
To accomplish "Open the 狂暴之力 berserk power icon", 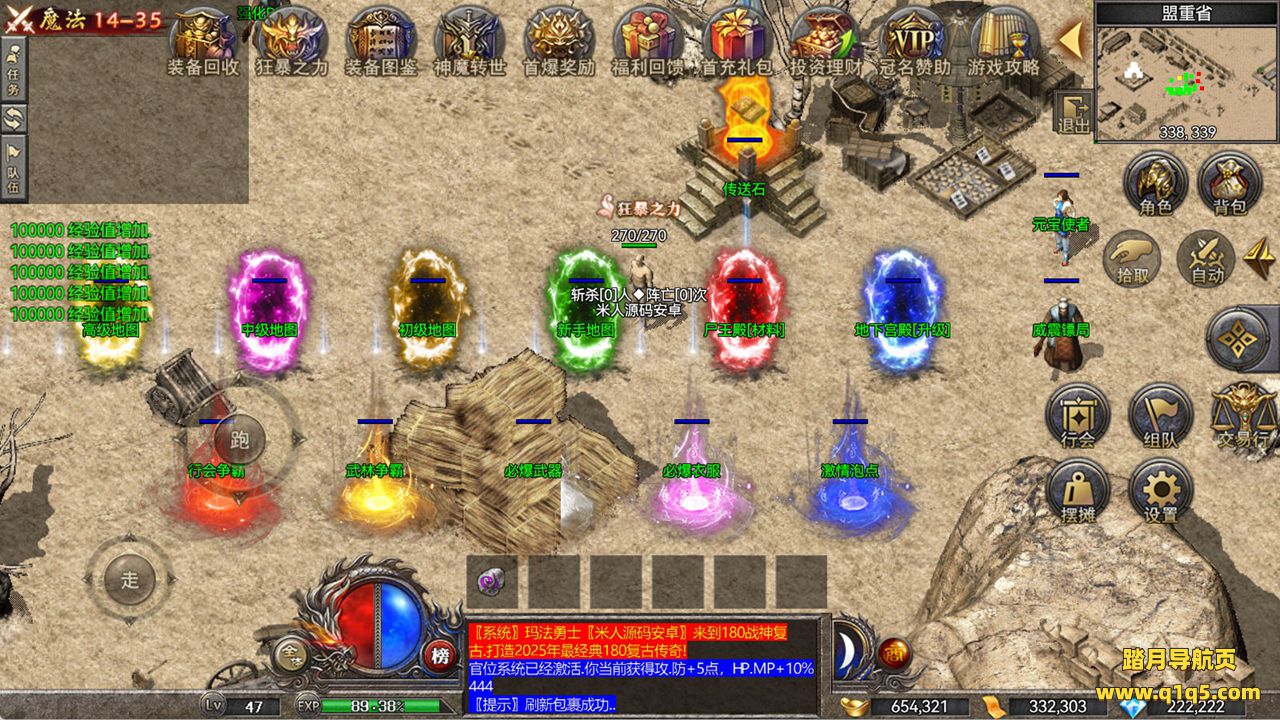I will click(x=291, y=40).
